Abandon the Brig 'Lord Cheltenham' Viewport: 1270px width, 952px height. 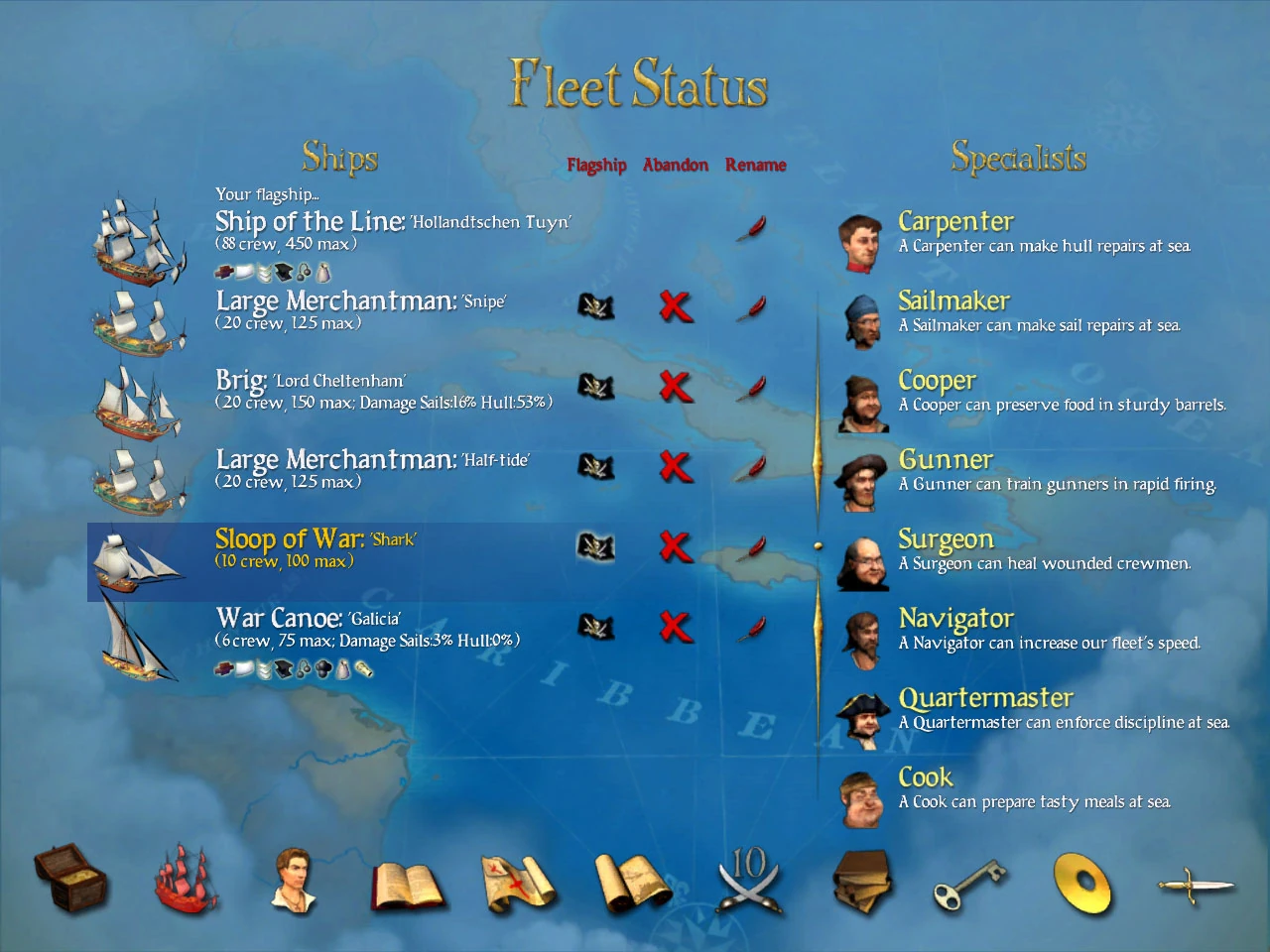coord(676,389)
